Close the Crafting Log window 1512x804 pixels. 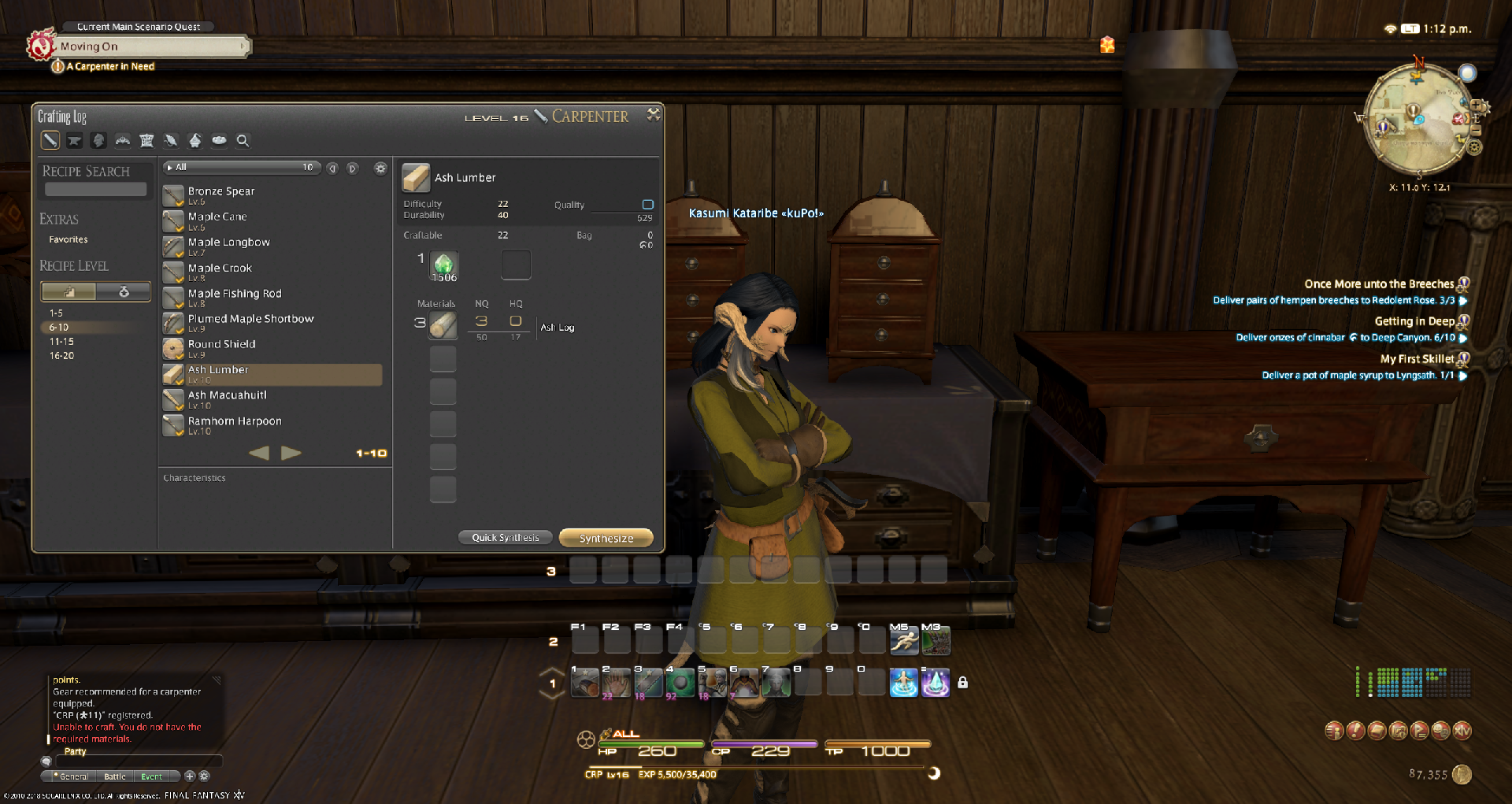click(x=653, y=115)
